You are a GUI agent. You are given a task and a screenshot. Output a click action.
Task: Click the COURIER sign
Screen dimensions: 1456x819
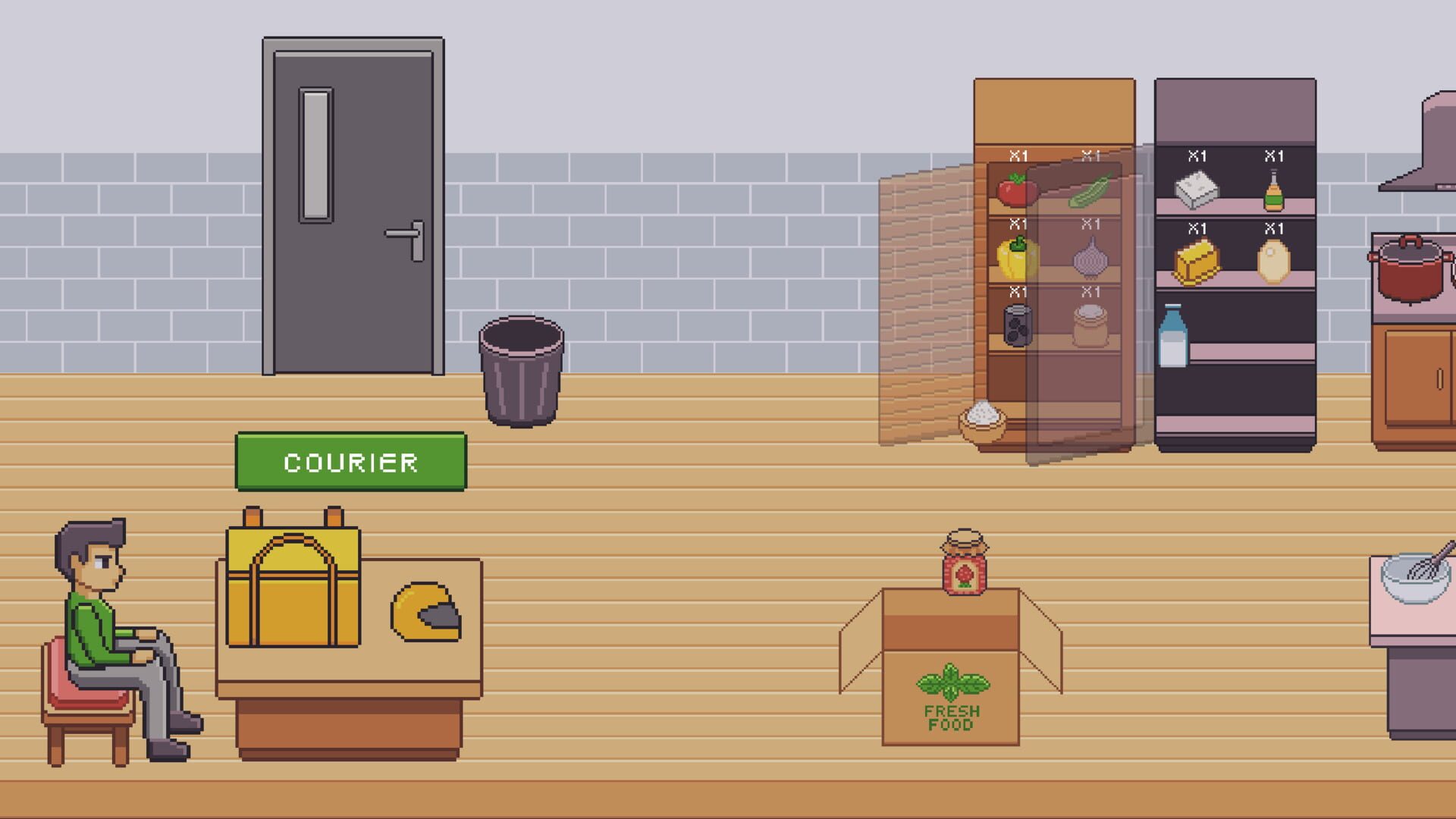pos(350,461)
